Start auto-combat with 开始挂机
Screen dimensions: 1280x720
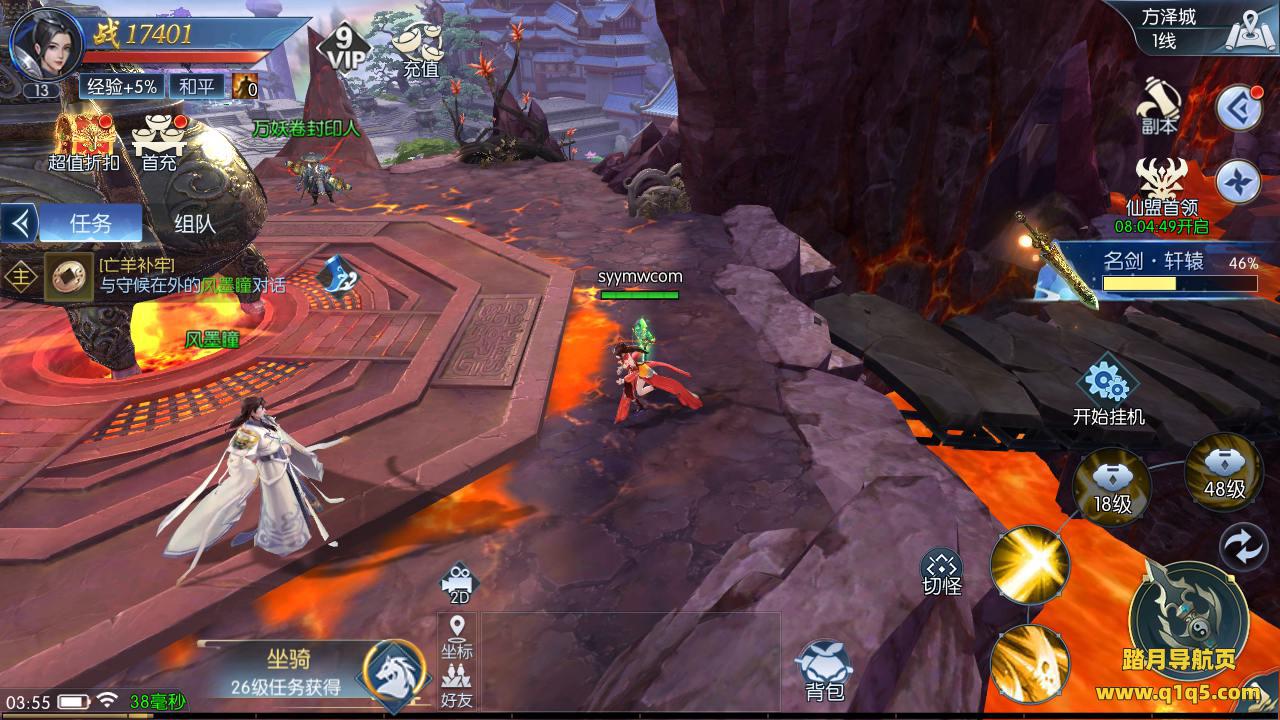pos(1108,392)
